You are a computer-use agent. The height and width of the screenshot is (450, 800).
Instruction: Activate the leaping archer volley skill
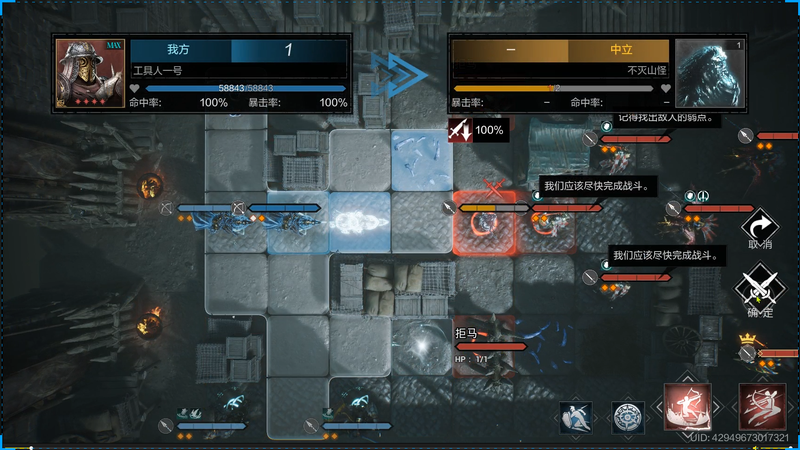coord(762,406)
